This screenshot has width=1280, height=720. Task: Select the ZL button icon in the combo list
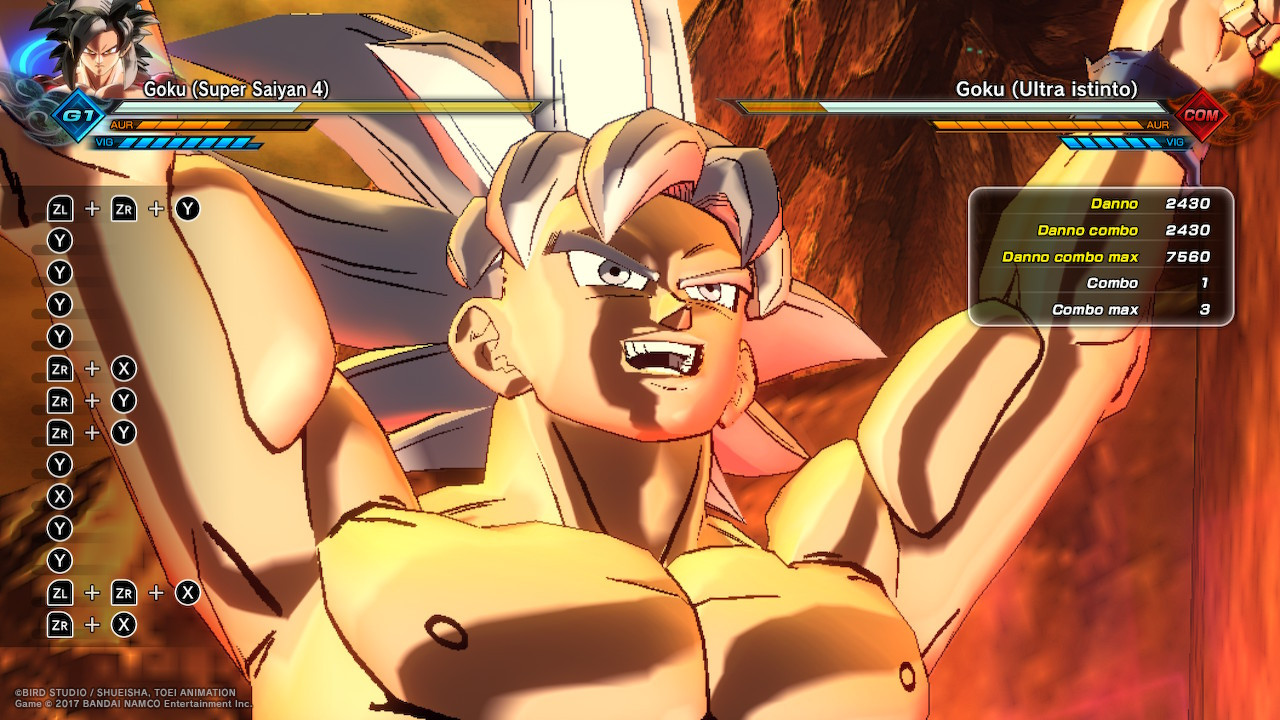62,208
